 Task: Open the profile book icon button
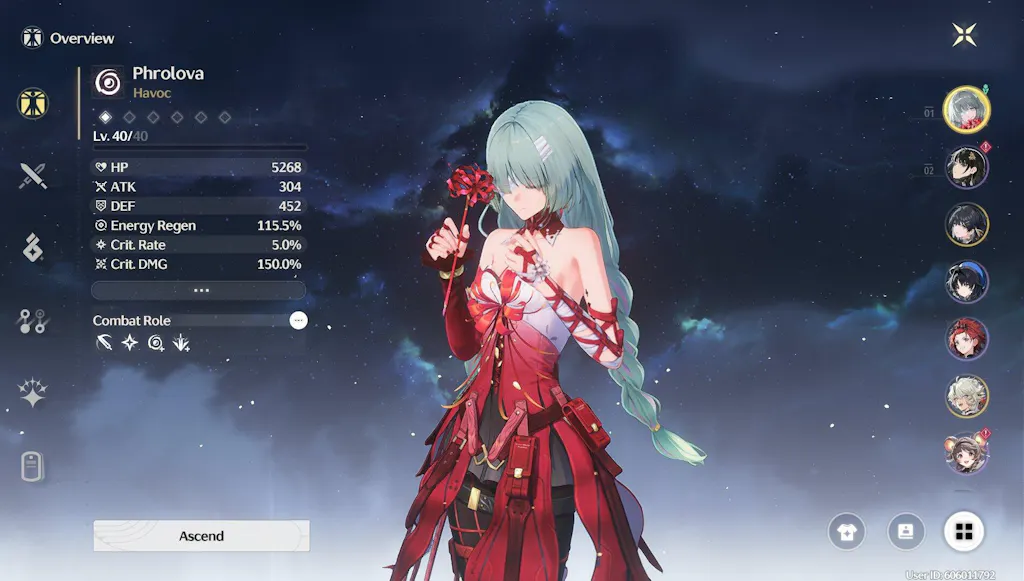point(906,531)
